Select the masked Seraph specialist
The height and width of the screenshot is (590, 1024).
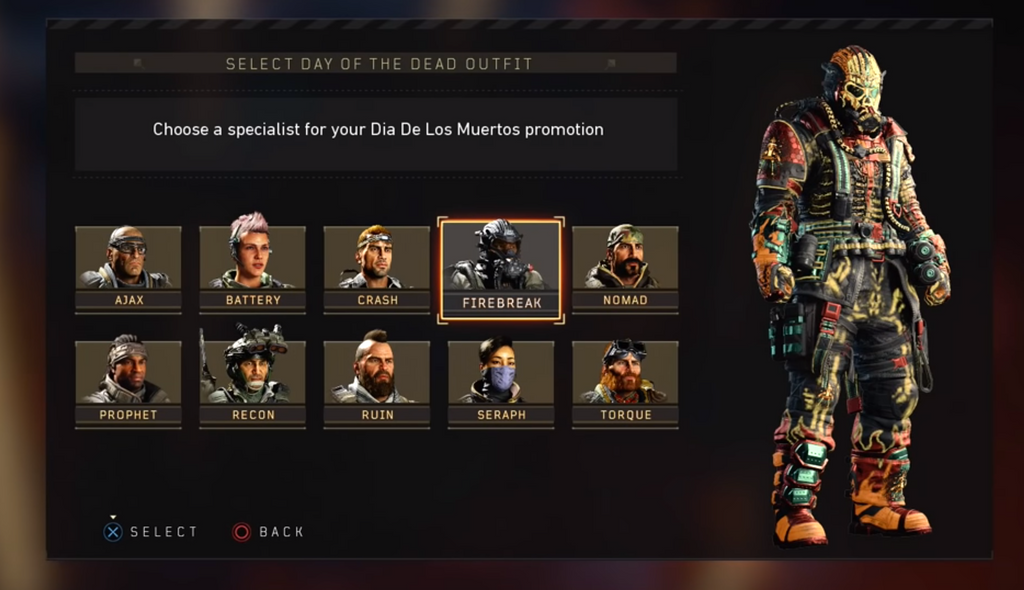(501, 383)
